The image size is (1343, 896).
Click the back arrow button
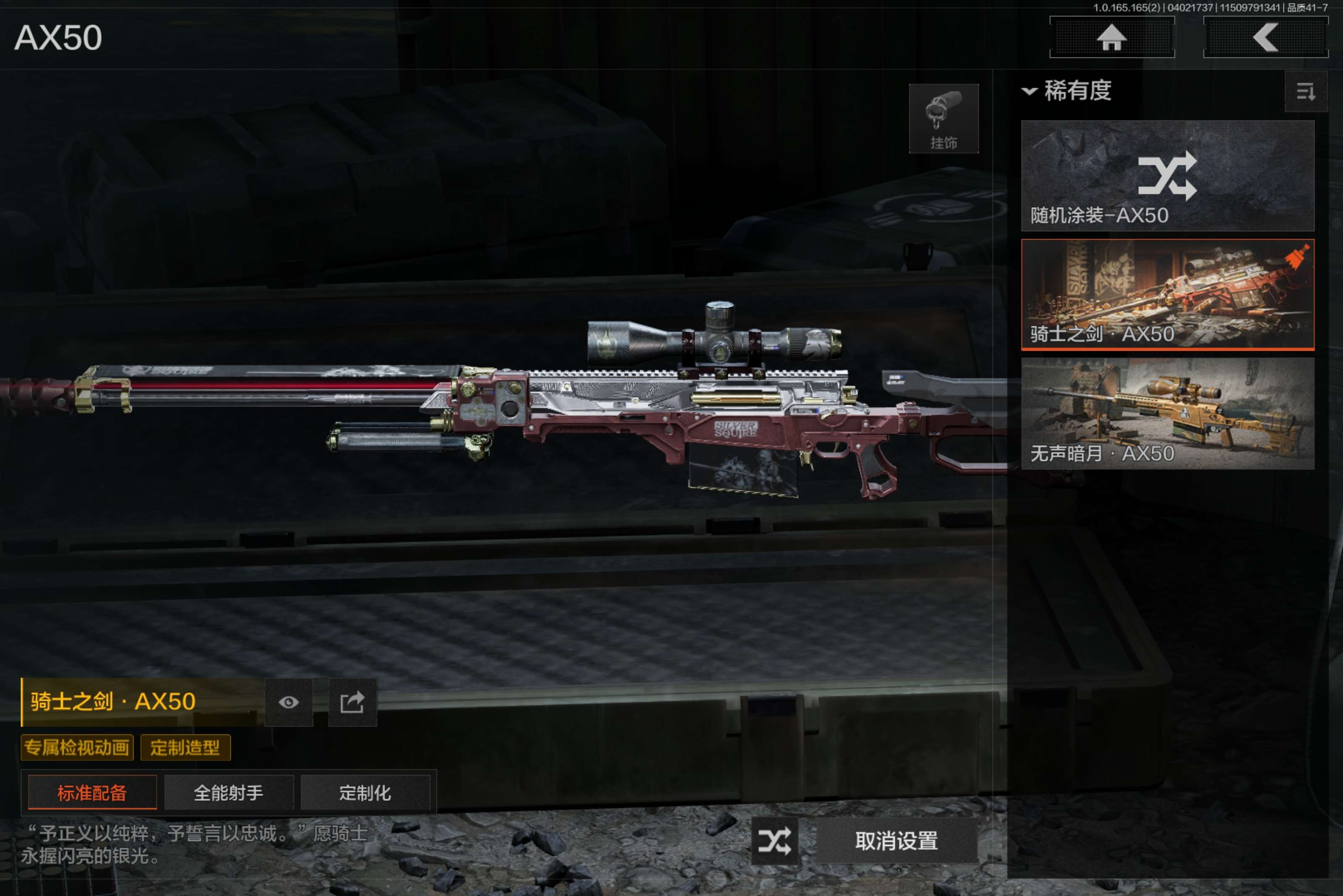coord(1265,38)
